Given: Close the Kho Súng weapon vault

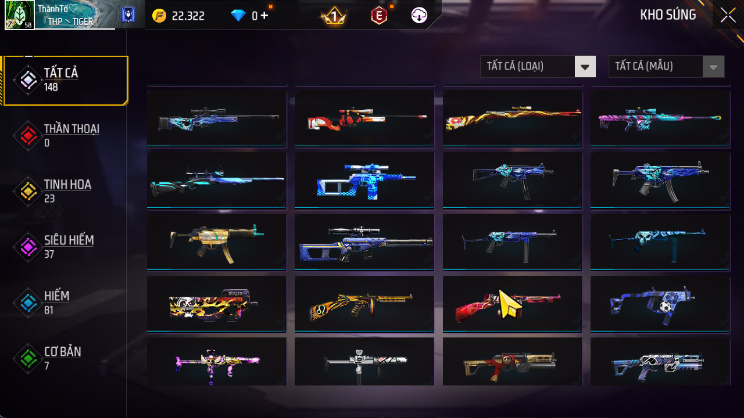Looking at the screenshot, I should pos(727,15).
